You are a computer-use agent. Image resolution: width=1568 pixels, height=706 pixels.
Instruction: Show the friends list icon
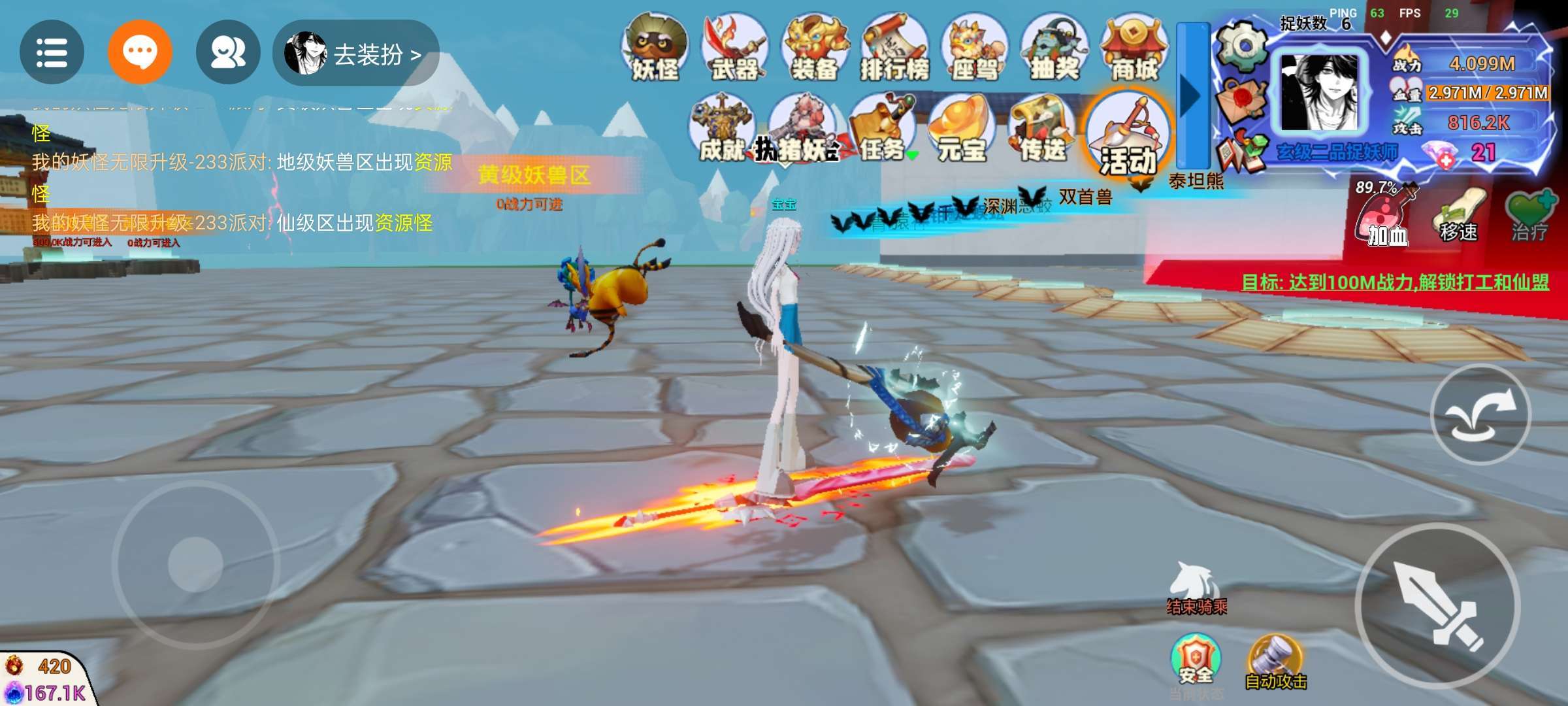[228, 52]
